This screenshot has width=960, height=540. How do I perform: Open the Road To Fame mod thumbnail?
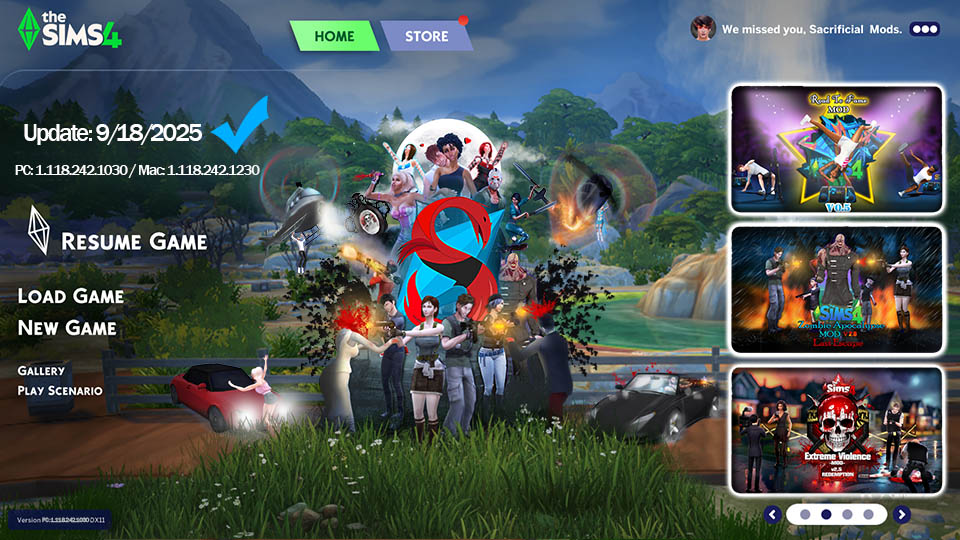click(837, 149)
